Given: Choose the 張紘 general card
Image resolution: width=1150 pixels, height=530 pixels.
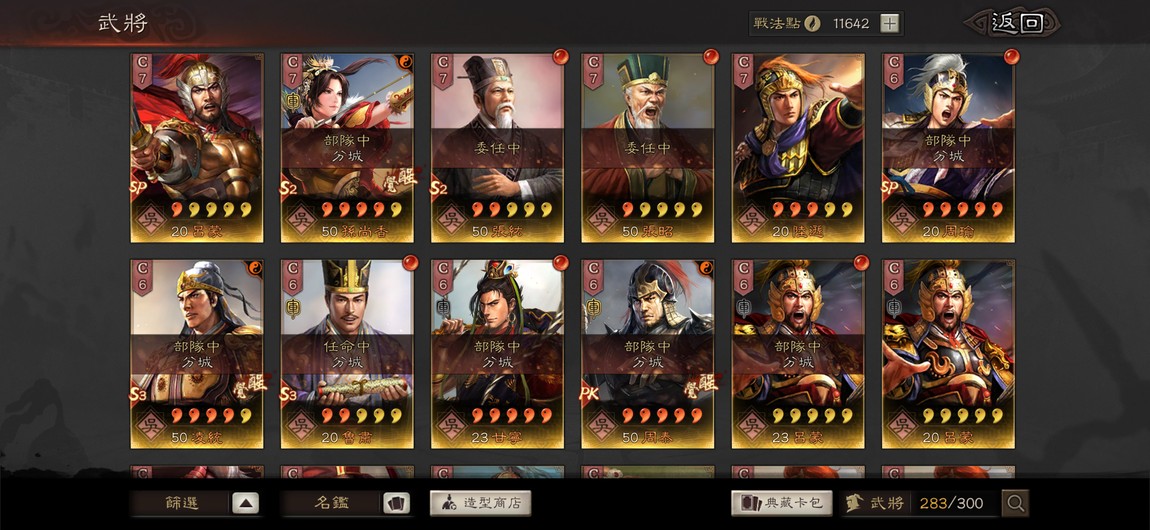Looking at the screenshot, I should coord(497,147).
